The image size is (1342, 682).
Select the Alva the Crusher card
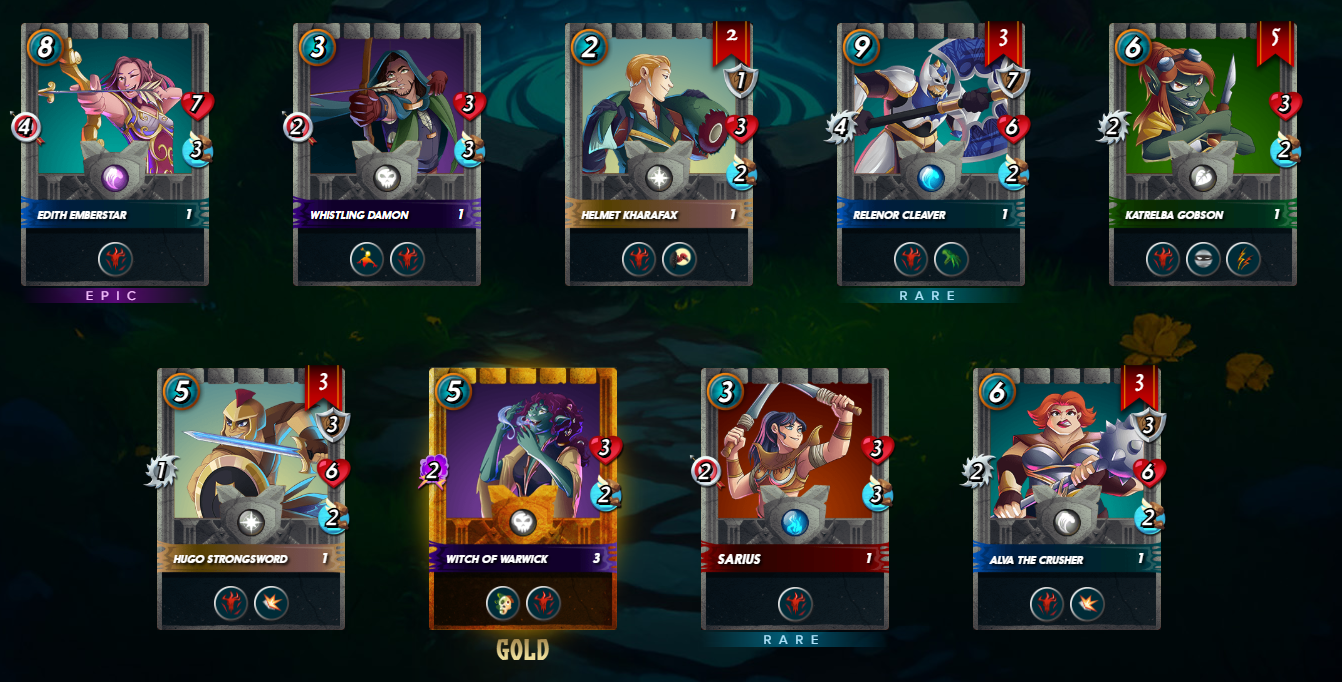1067,499
